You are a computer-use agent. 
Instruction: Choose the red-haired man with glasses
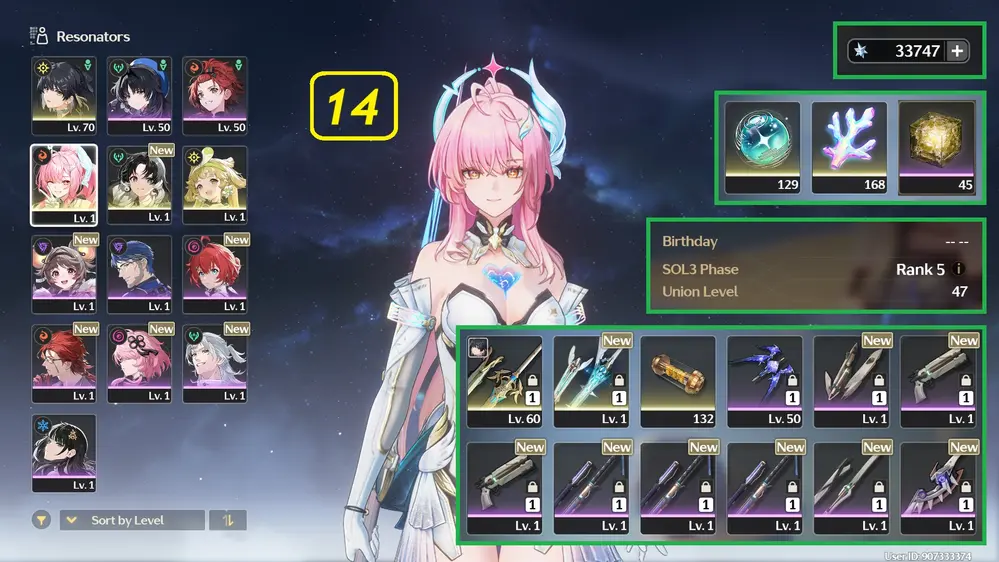point(64,362)
